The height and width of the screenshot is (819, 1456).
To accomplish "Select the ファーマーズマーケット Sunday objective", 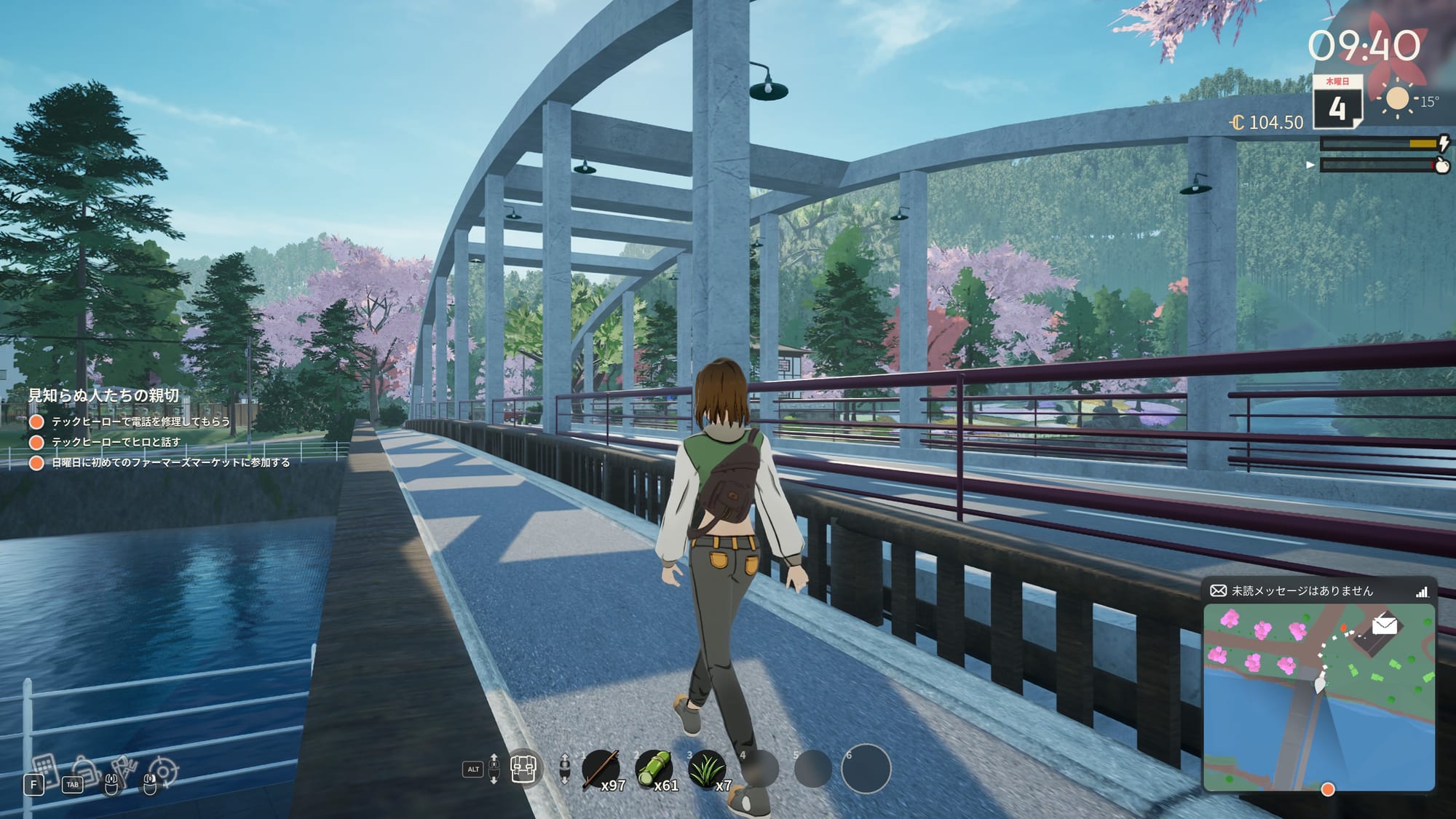I will click(x=170, y=462).
